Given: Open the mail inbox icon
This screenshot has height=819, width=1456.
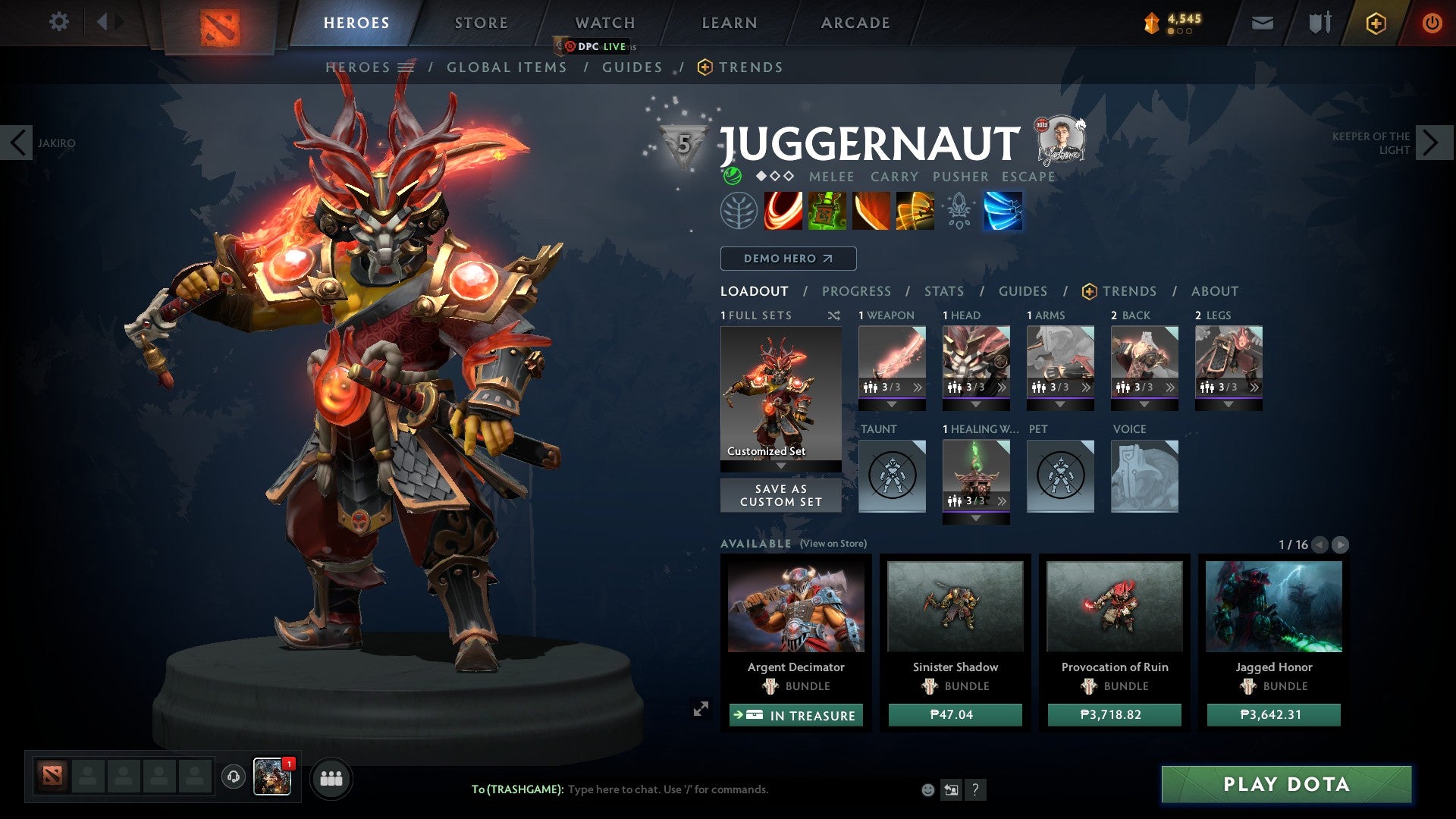Looking at the screenshot, I should pyautogui.click(x=1262, y=23).
